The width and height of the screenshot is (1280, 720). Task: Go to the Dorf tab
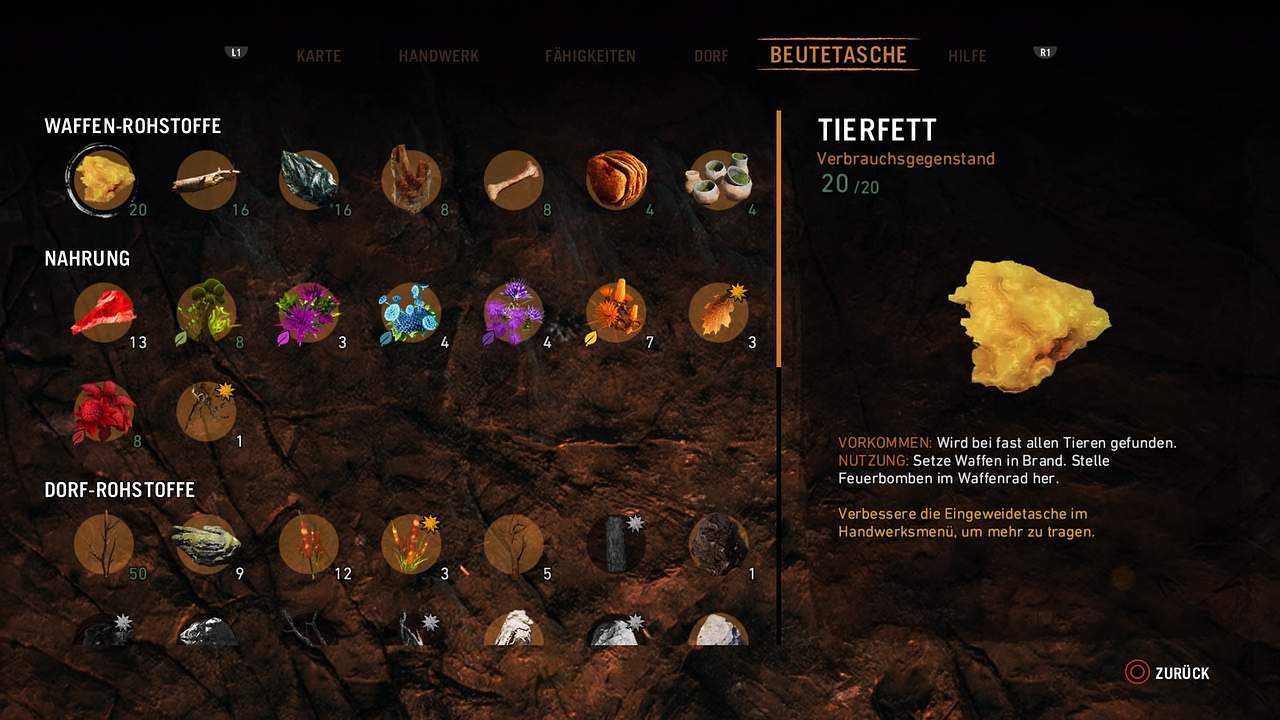[x=711, y=56]
